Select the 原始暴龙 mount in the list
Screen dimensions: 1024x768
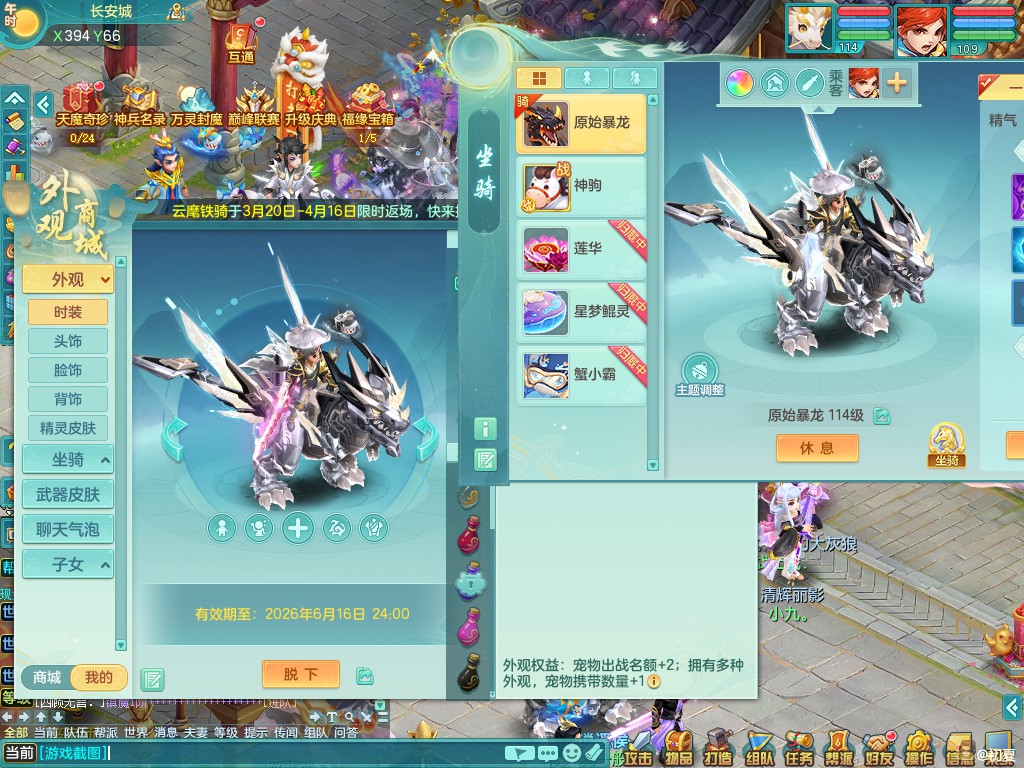coord(581,123)
